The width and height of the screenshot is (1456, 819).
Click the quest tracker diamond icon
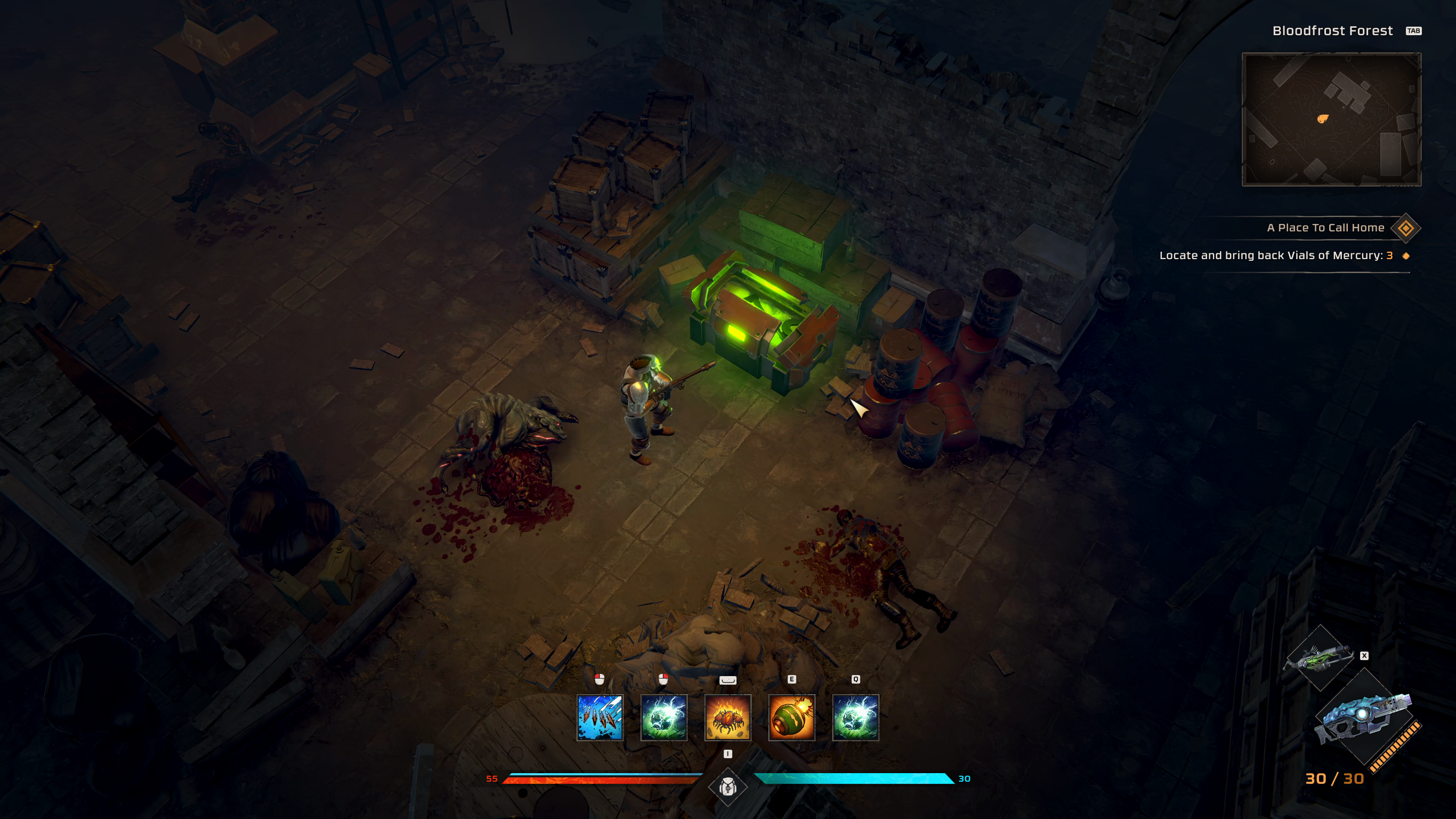tap(1406, 229)
